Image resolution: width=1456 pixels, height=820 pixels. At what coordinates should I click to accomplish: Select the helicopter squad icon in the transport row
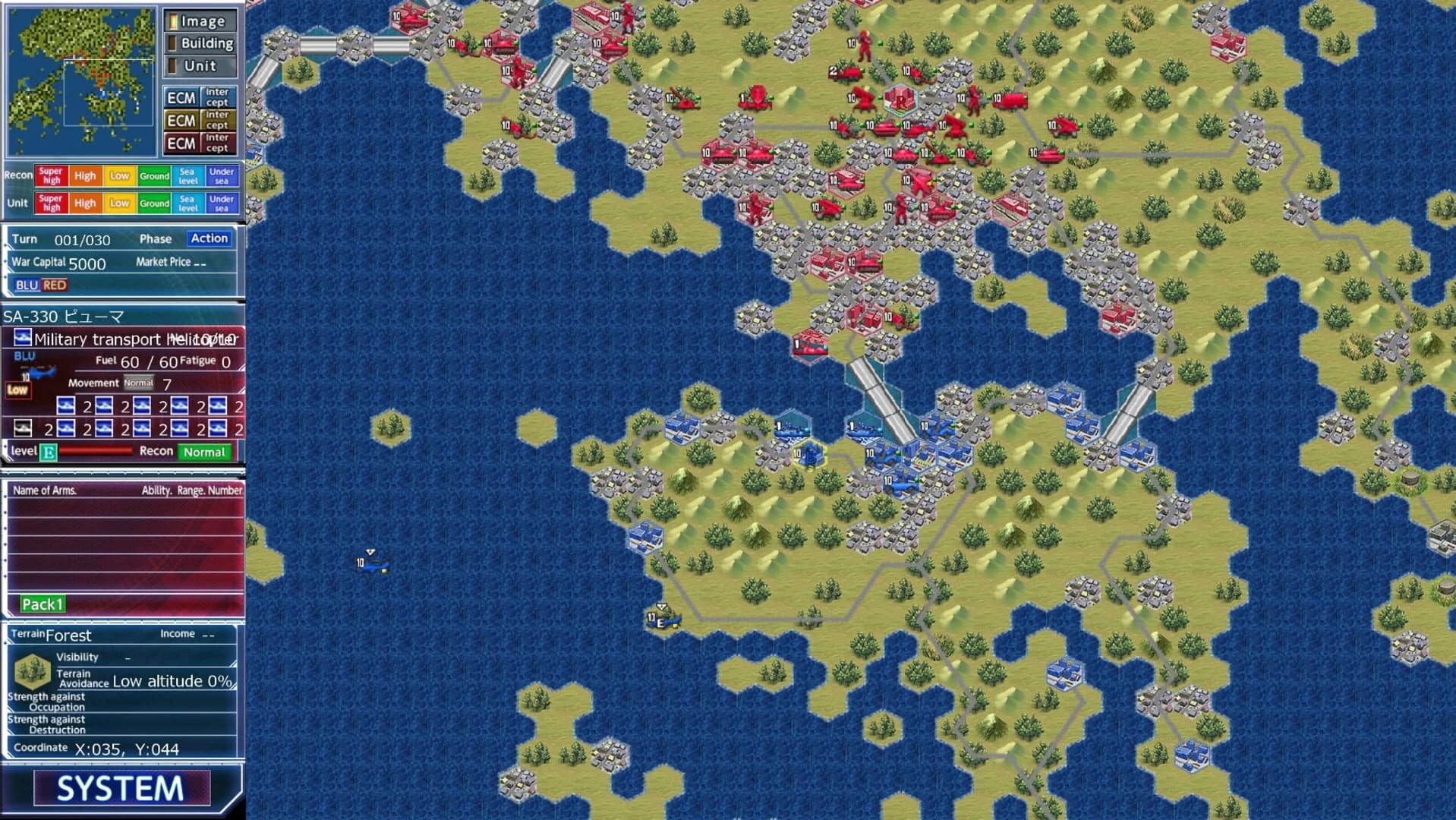tap(65, 406)
